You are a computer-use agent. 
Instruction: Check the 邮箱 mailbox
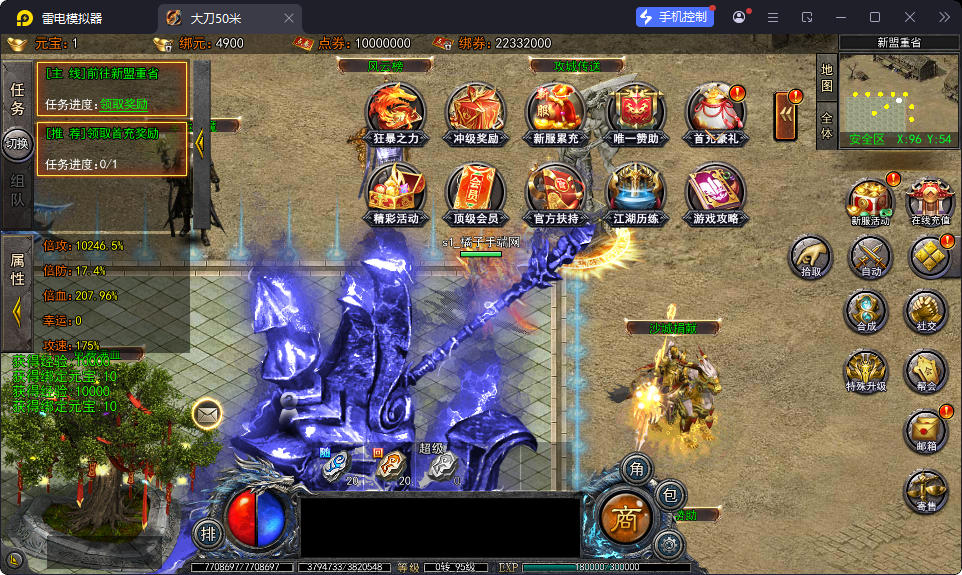926,432
